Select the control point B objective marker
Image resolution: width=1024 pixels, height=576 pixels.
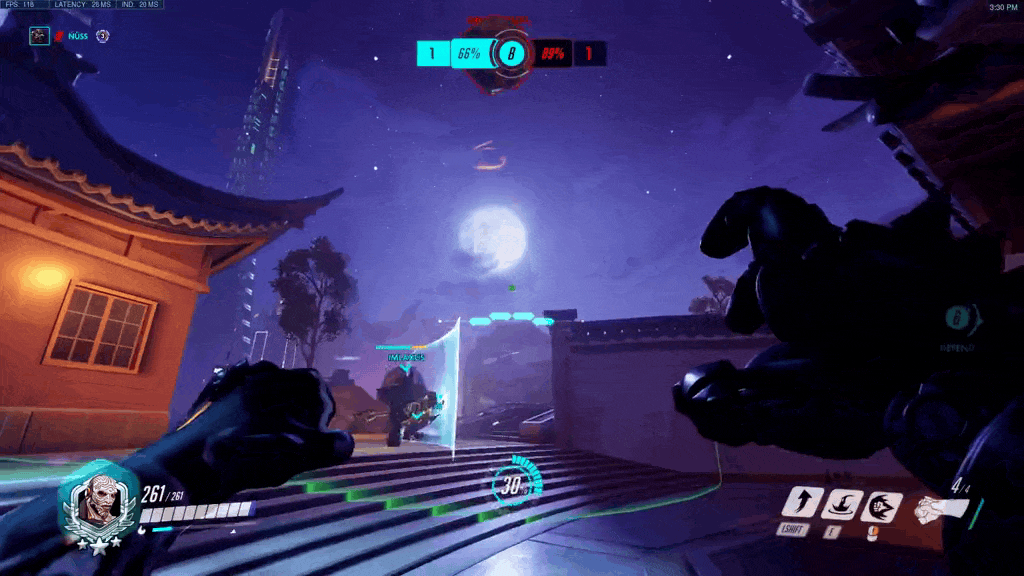pyautogui.click(x=512, y=53)
